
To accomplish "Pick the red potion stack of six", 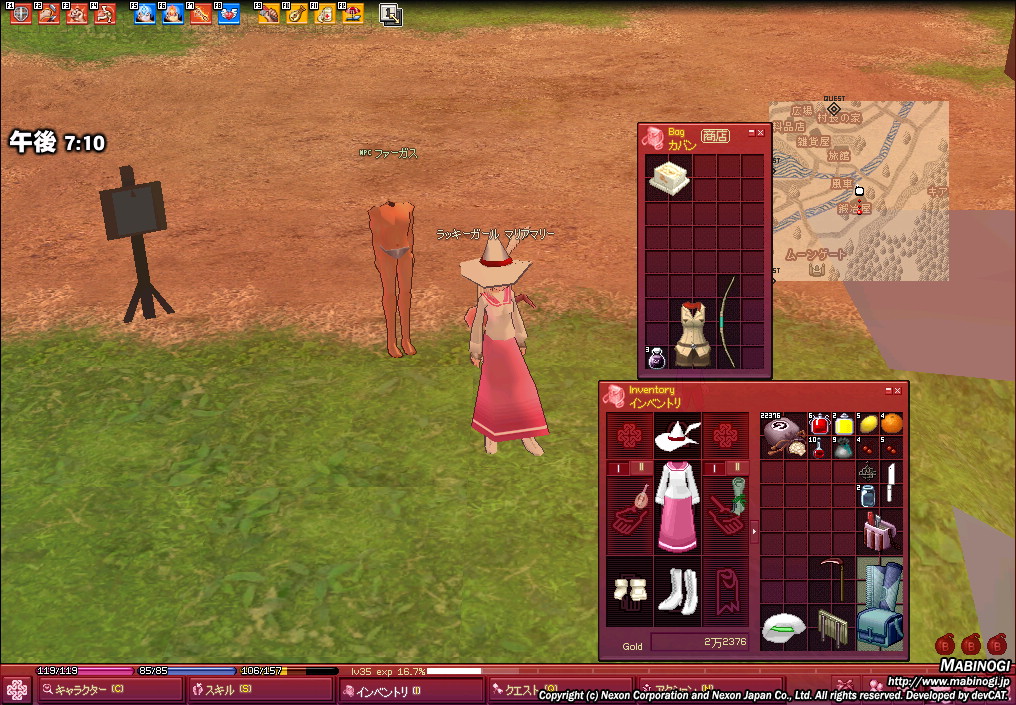I will (x=820, y=424).
